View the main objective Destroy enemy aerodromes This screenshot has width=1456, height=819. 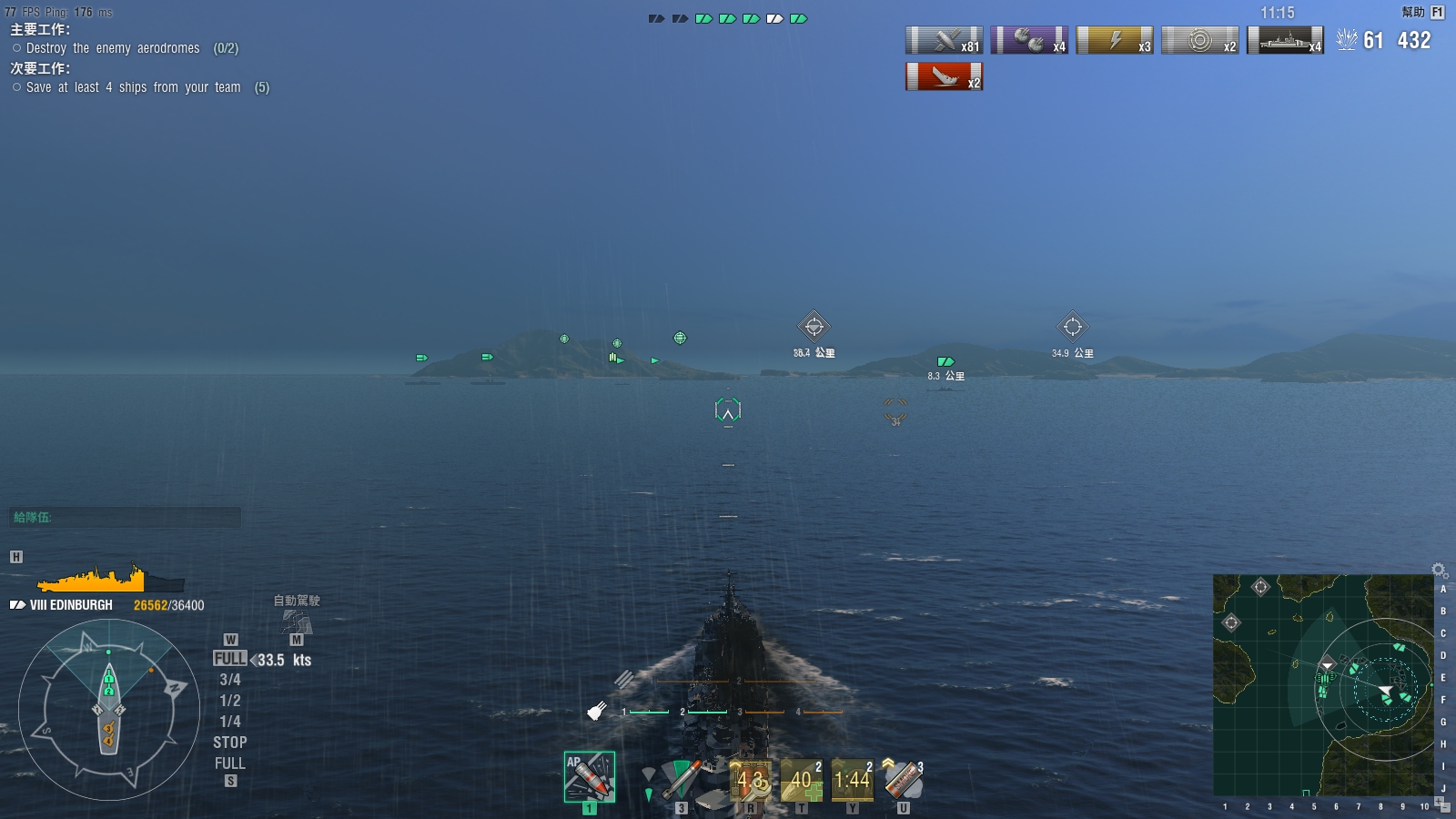[113, 48]
